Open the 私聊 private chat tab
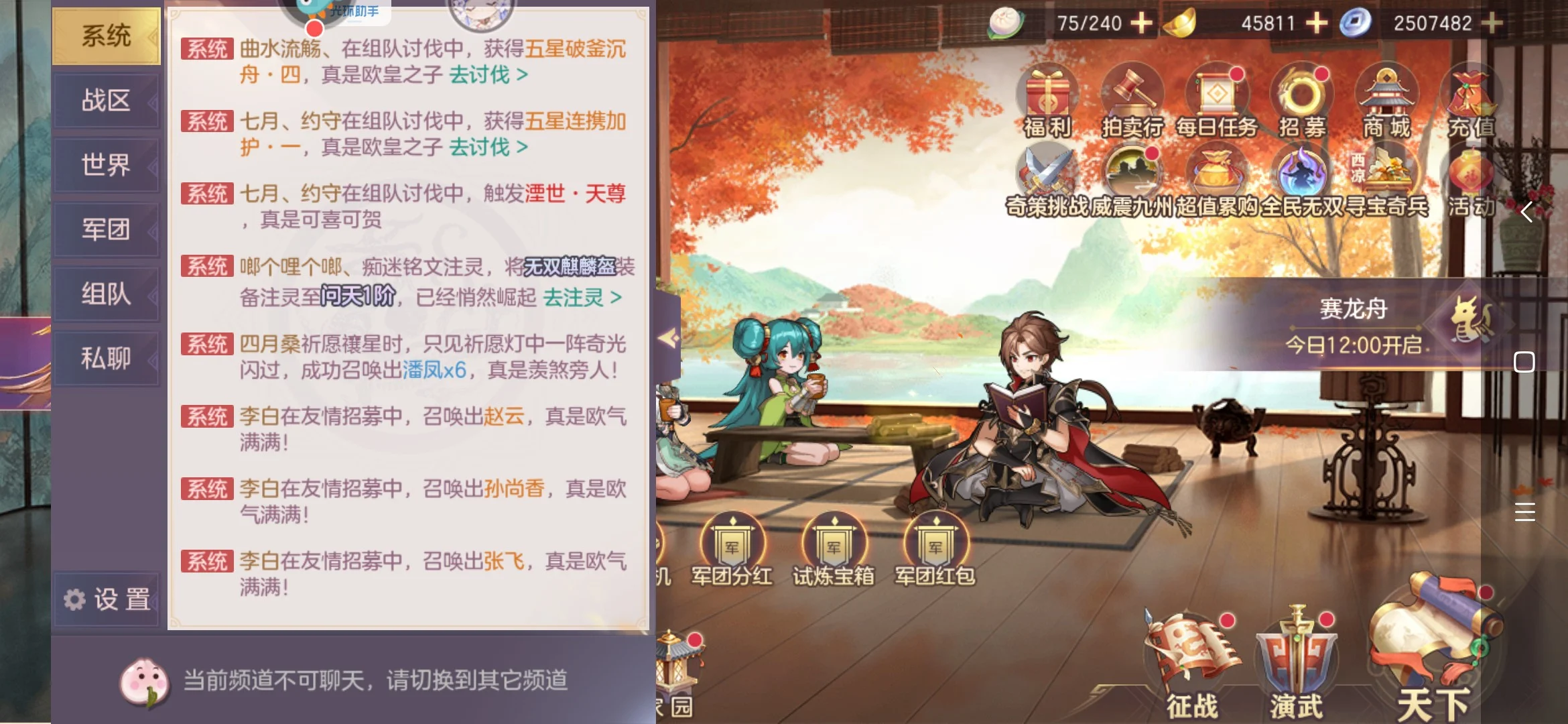Image resolution: width=1568 pixels, height=724 pixels. [x=106, y=358]
